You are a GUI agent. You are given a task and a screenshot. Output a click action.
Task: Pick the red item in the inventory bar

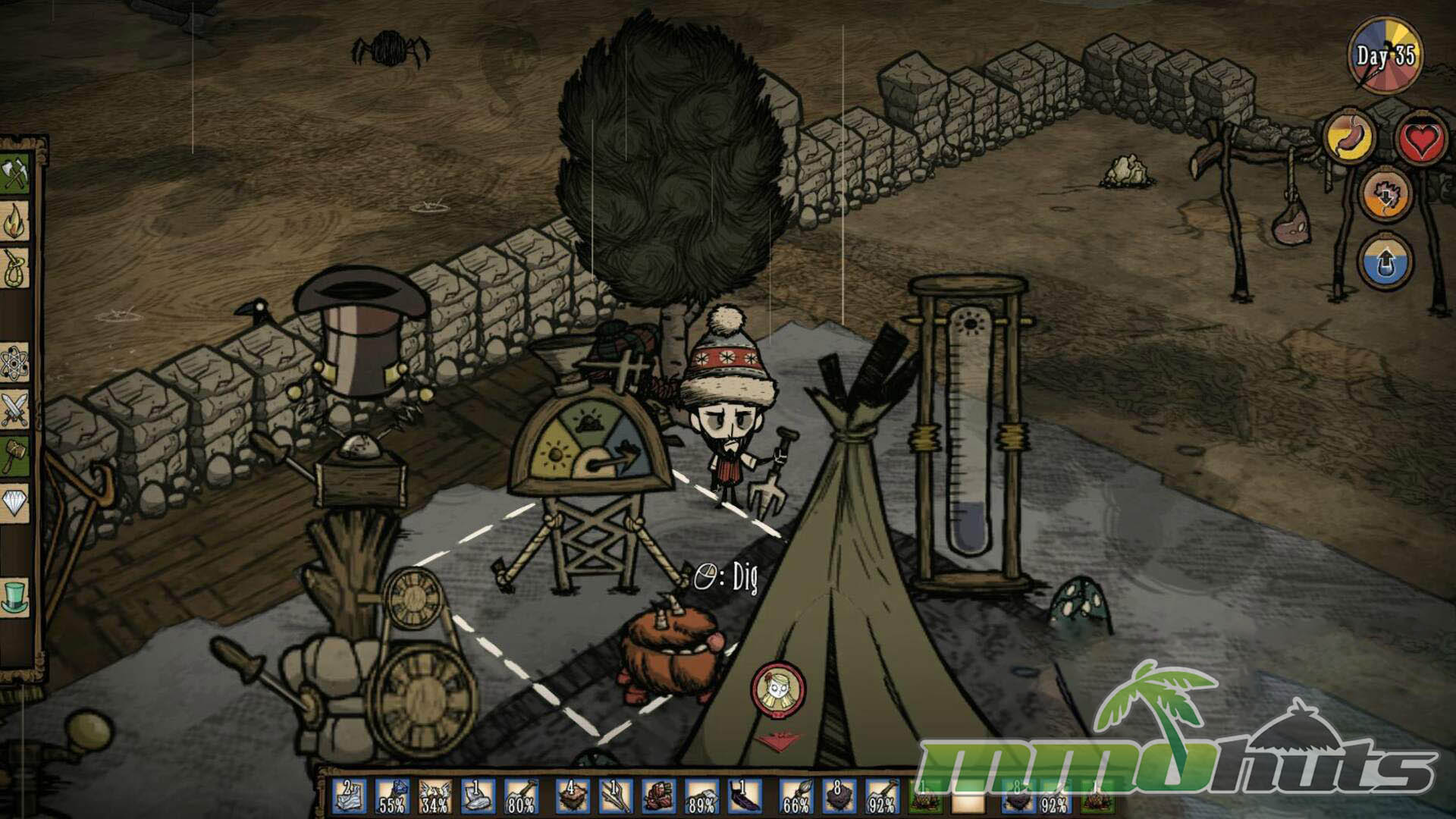coord(659,797)
